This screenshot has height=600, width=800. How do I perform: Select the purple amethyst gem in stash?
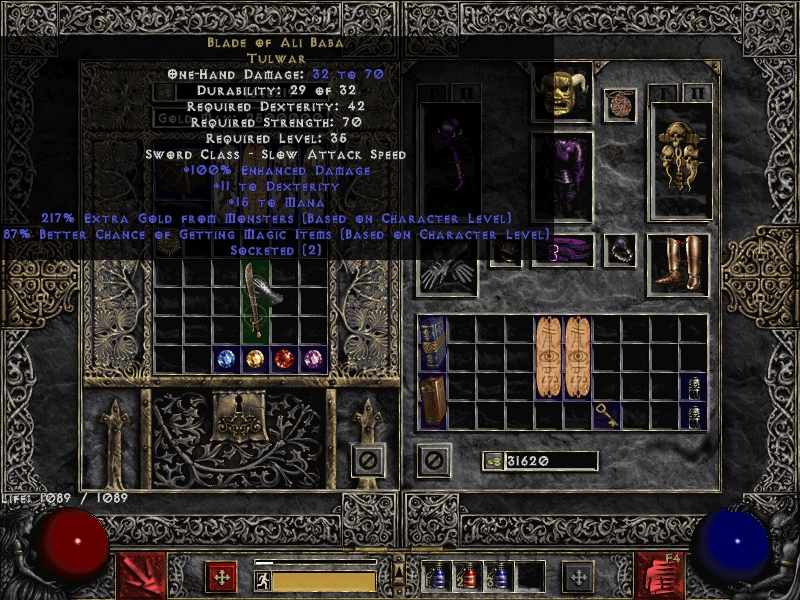(314, 358)
